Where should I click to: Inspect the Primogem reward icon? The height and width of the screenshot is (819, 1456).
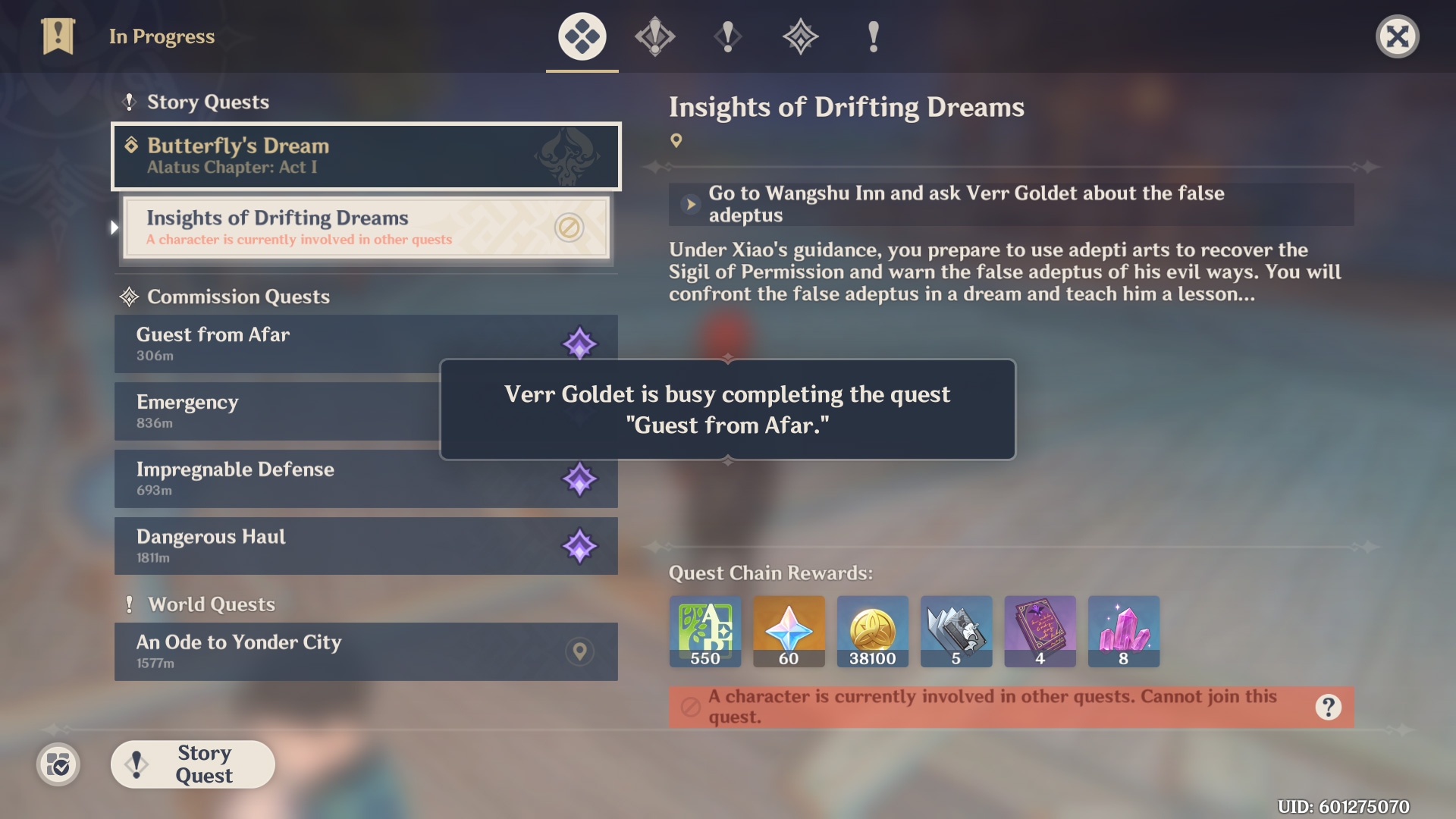point(789,631)
